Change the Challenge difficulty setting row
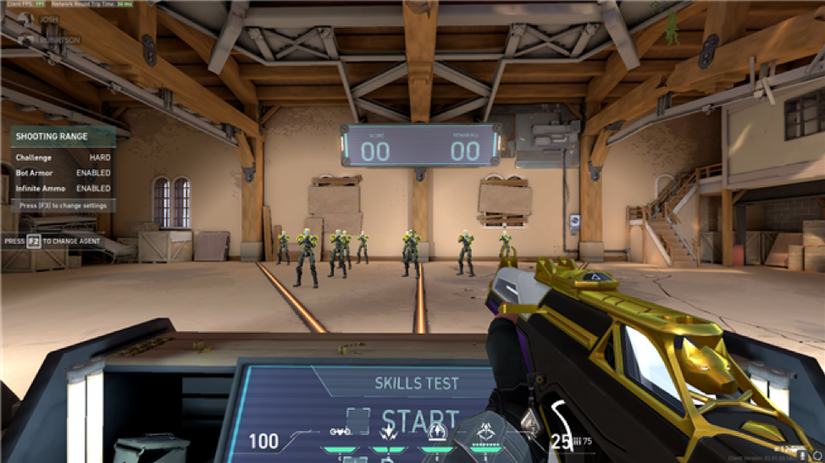This screenshot has height=463, width=825. pyautogui.click(x=63, y=157)
